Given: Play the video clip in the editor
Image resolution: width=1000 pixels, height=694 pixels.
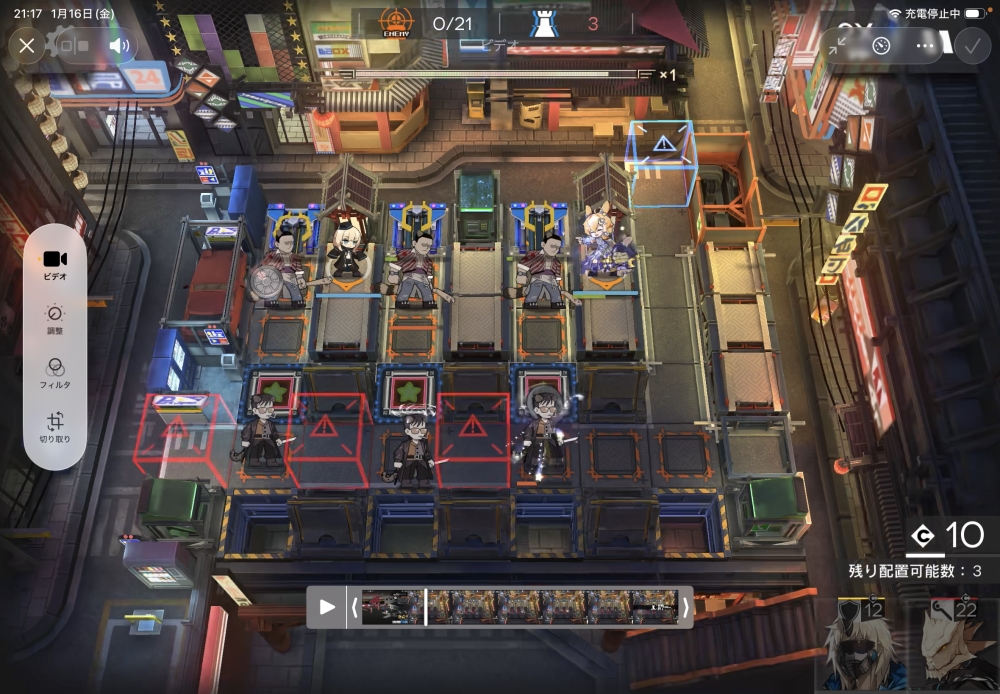Looking at the screenshot, I should (327, 607).
